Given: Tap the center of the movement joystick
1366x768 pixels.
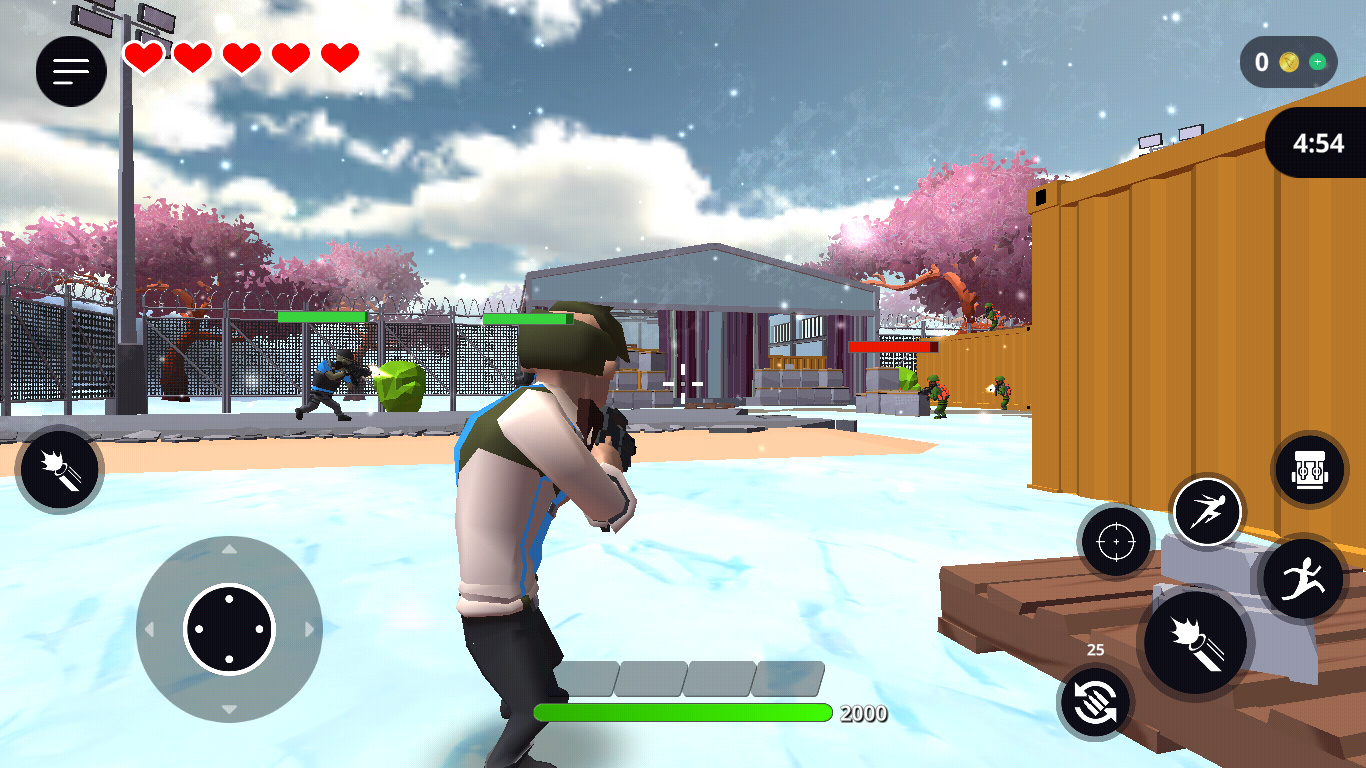Looking at the screenshot, I should pyautogui.click(x=229, y=629).
